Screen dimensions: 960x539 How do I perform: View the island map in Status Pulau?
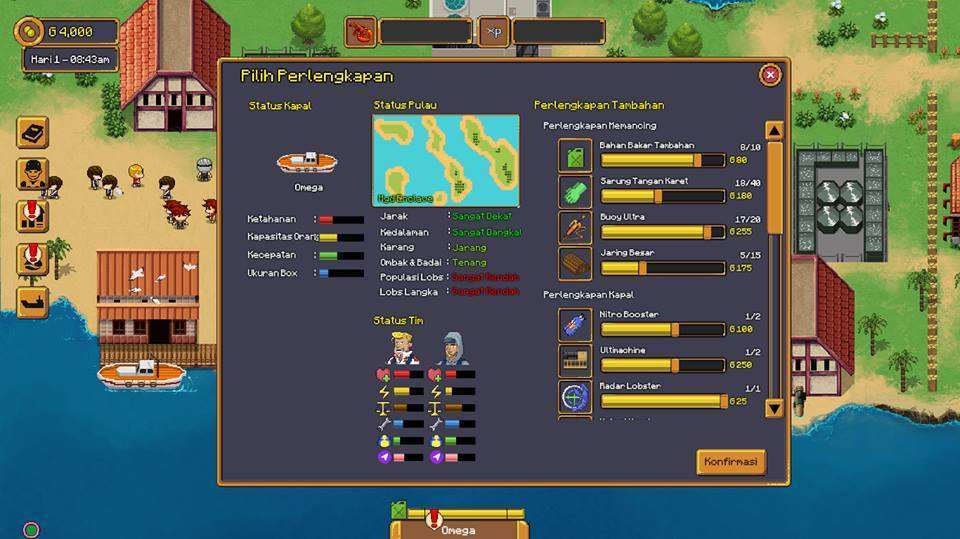[445, 160]
